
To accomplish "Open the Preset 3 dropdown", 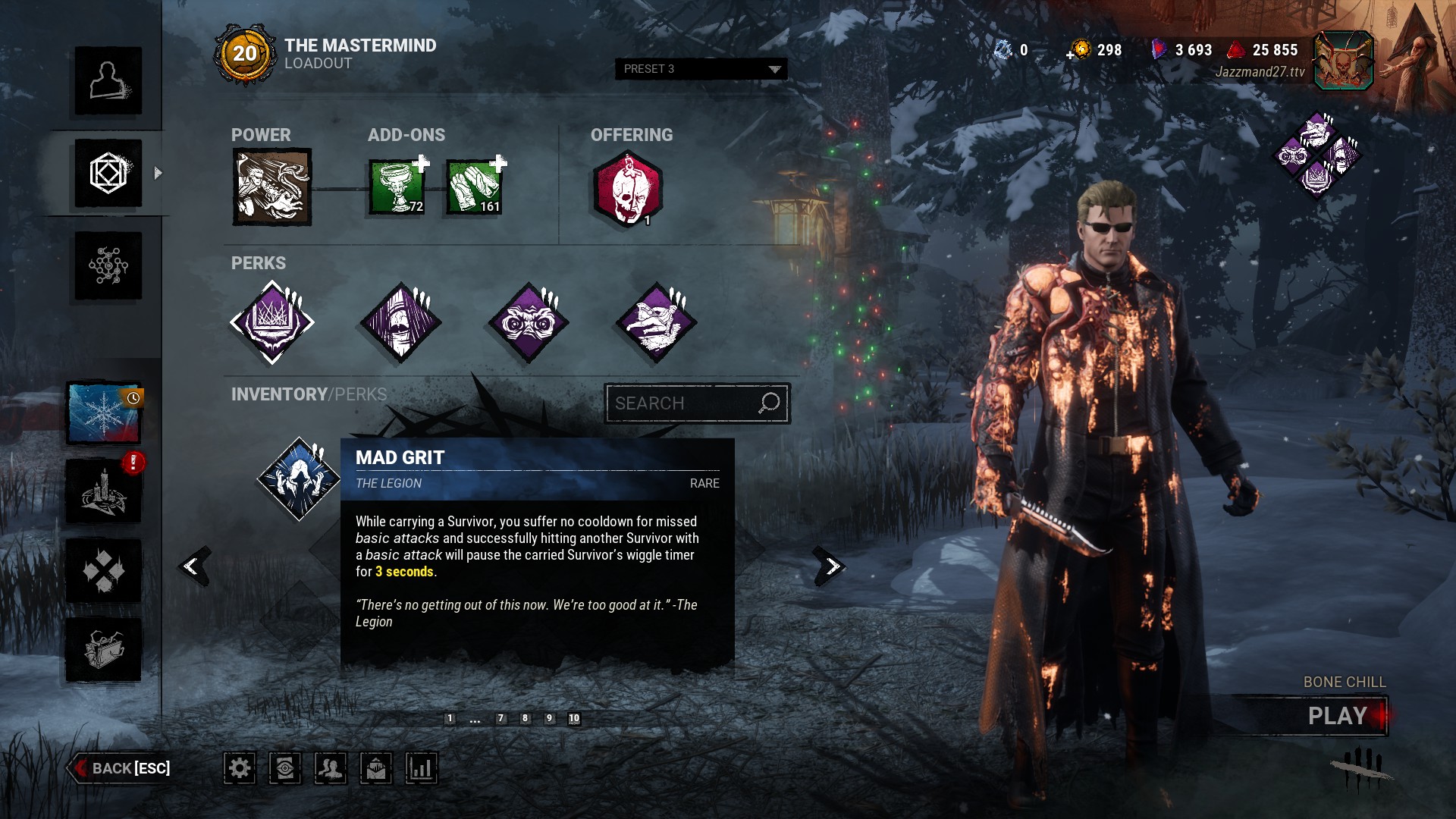I will coord(701,69).
